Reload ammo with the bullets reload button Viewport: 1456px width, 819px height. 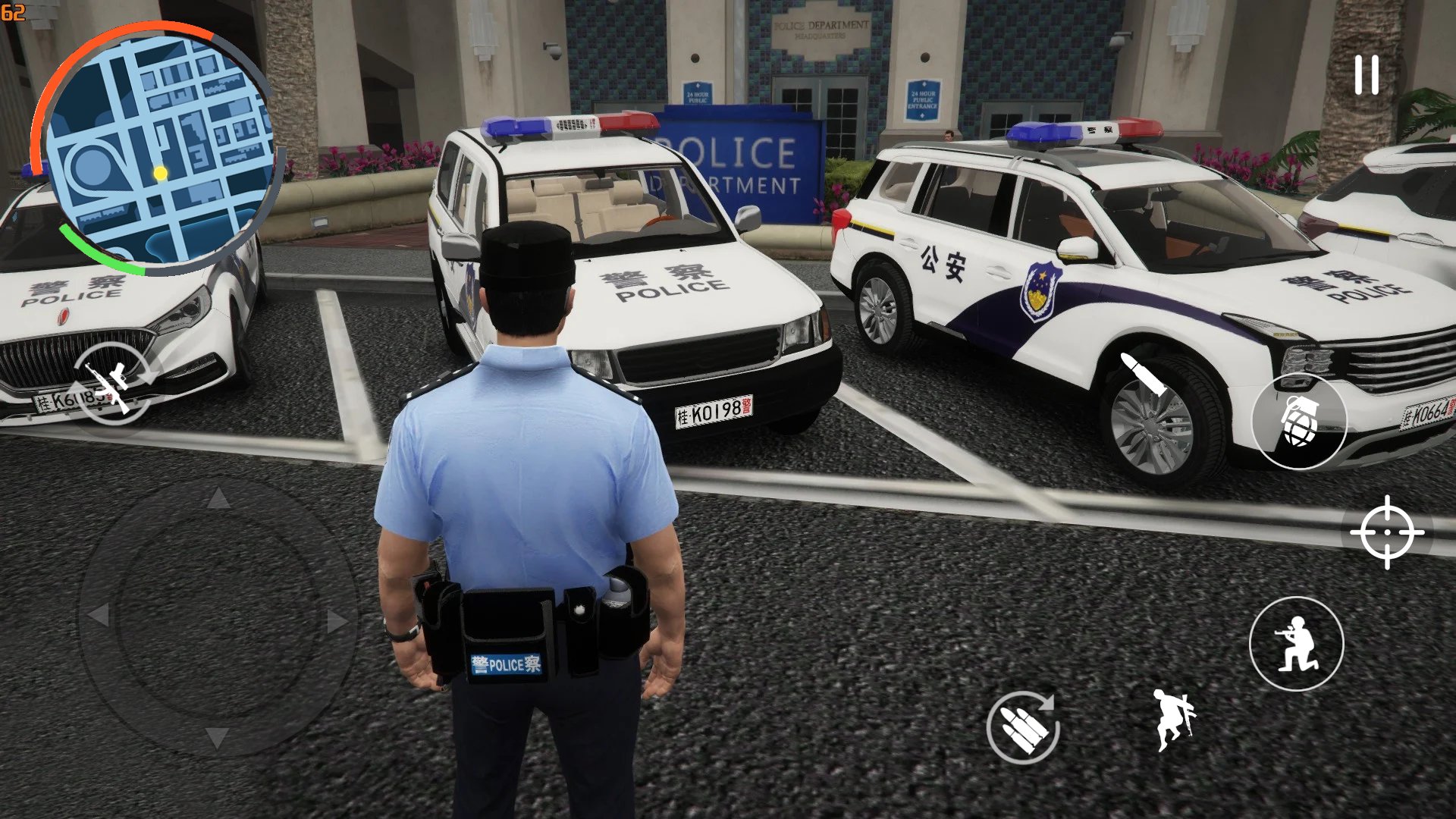[x=1023, y=727]
